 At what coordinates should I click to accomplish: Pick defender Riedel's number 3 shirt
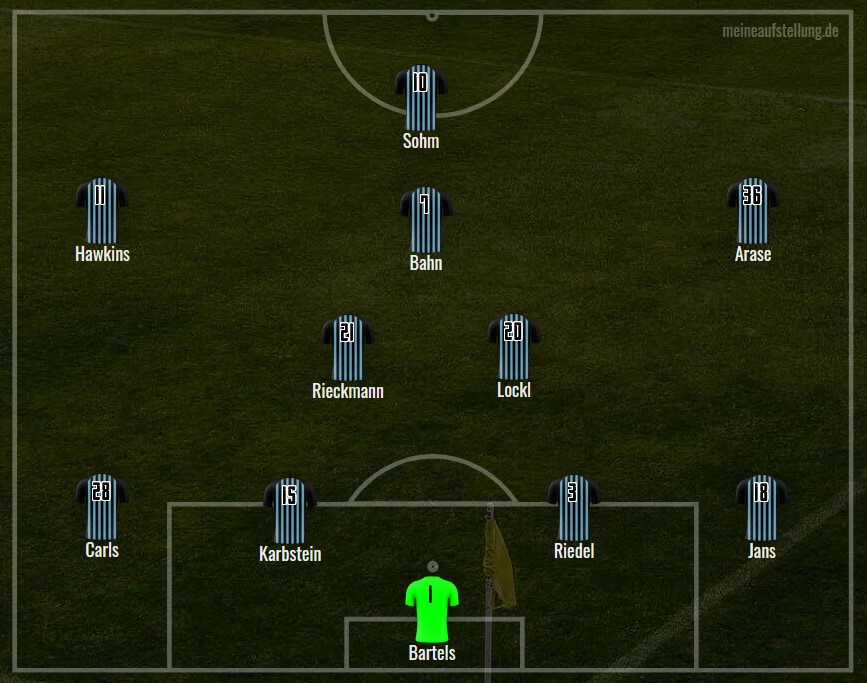pos(573,507)
